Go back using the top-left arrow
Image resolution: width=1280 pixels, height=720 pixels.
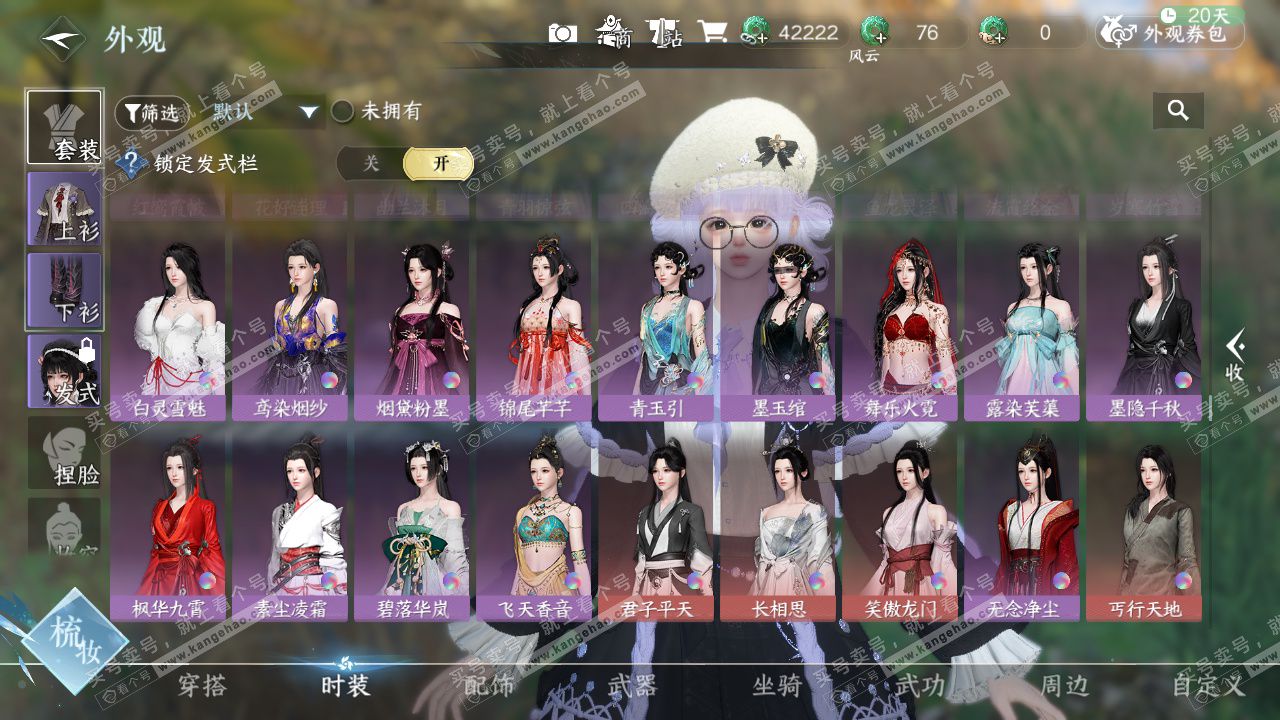coord(62,39)
